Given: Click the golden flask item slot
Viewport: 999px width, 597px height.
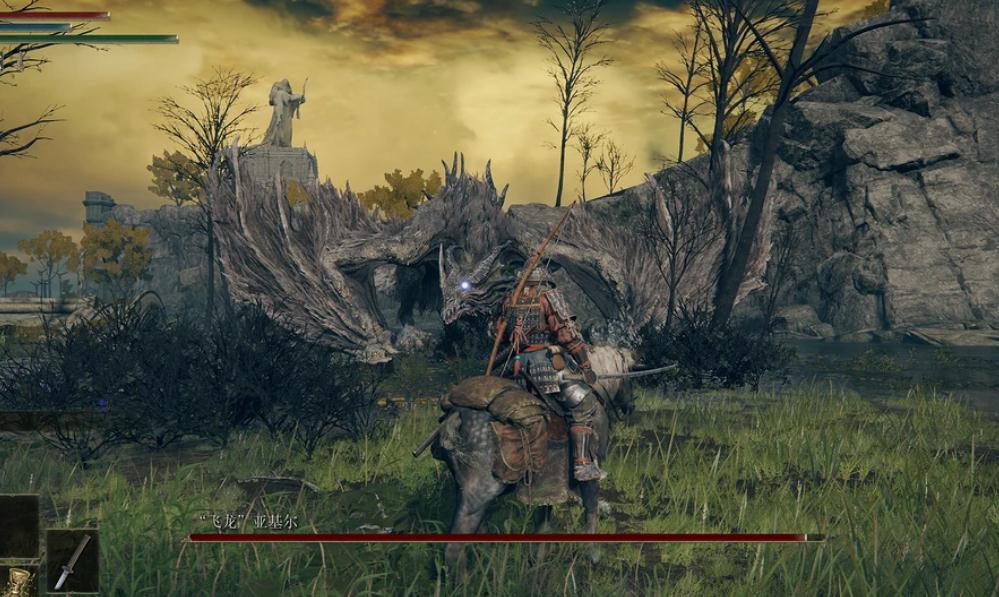Looking at the screenshot, I should point(17,583).
